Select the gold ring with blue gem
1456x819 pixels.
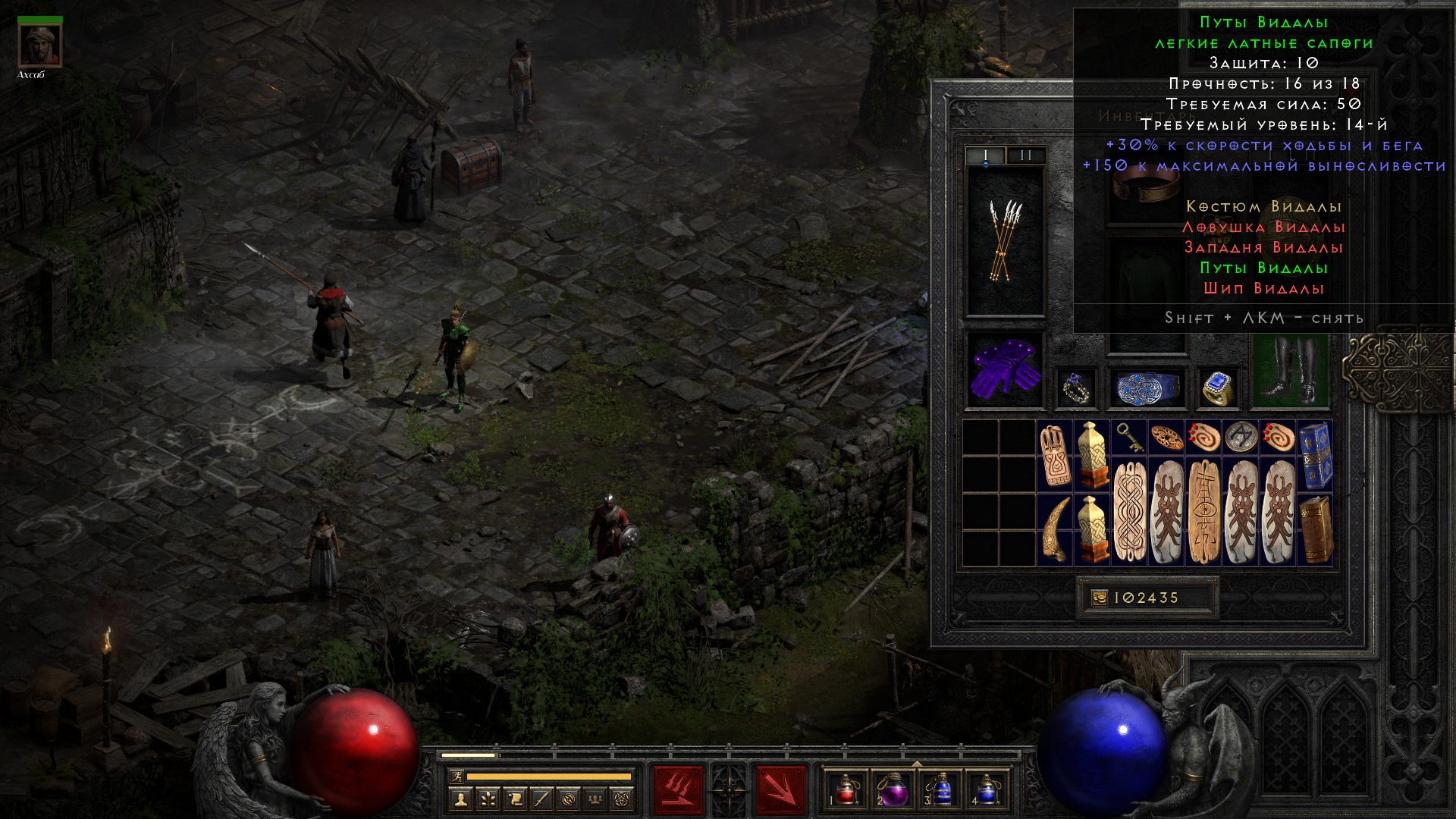1217,388
